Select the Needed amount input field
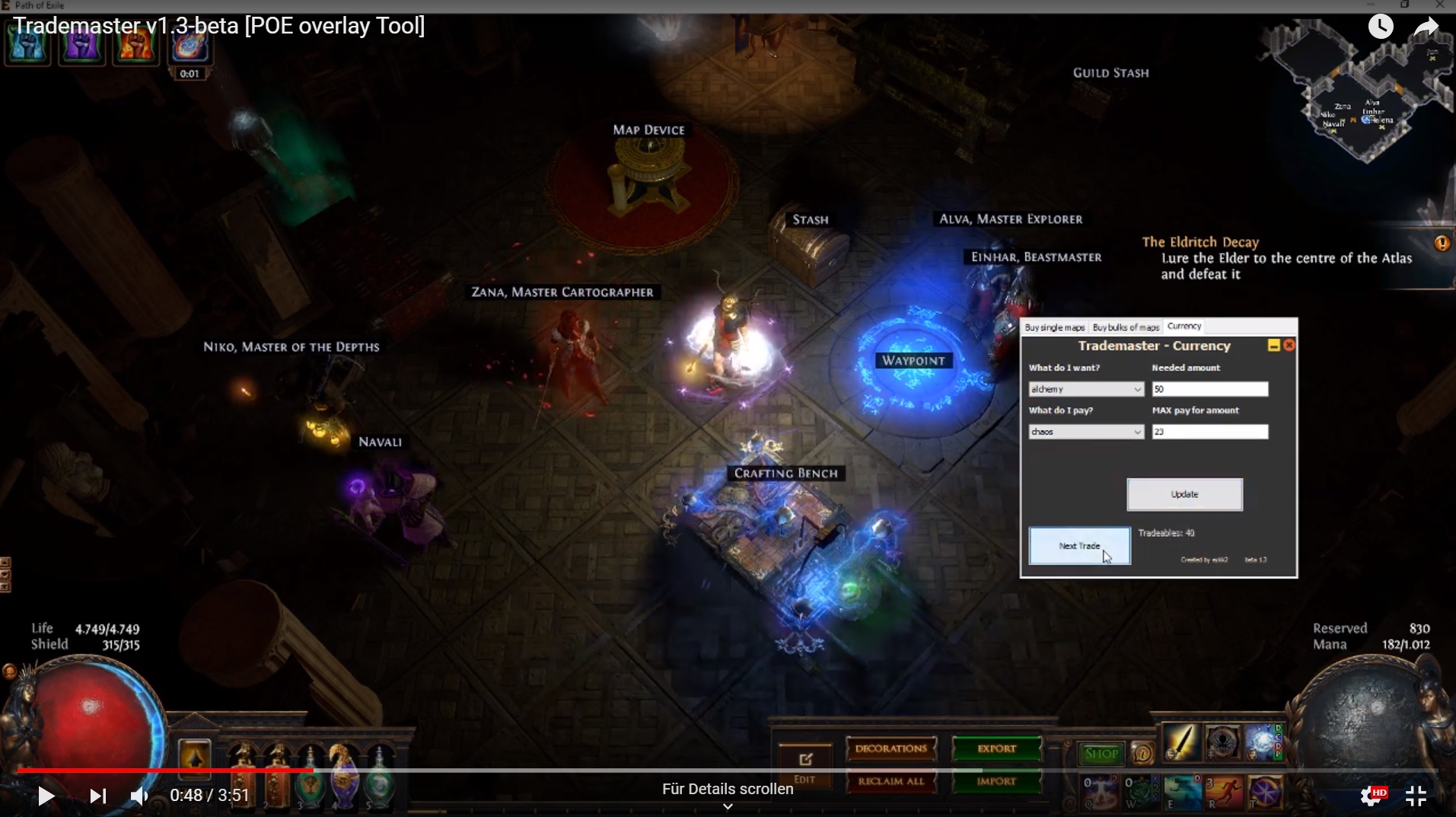Viewport: 1456px width, 817px height. tap(1209, 389)
